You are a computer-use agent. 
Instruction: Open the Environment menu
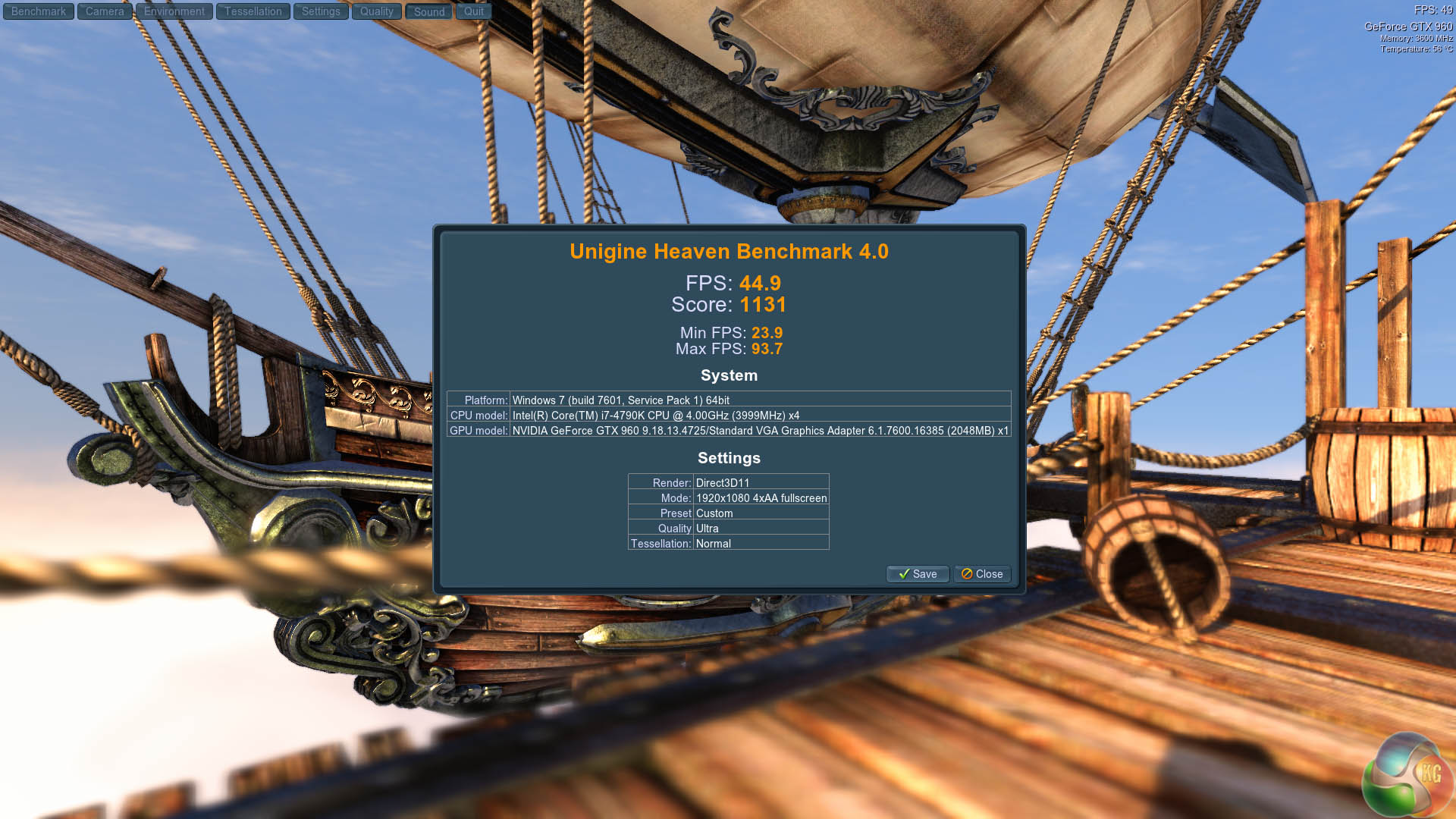pyautogui.click(x=174, y=11)
